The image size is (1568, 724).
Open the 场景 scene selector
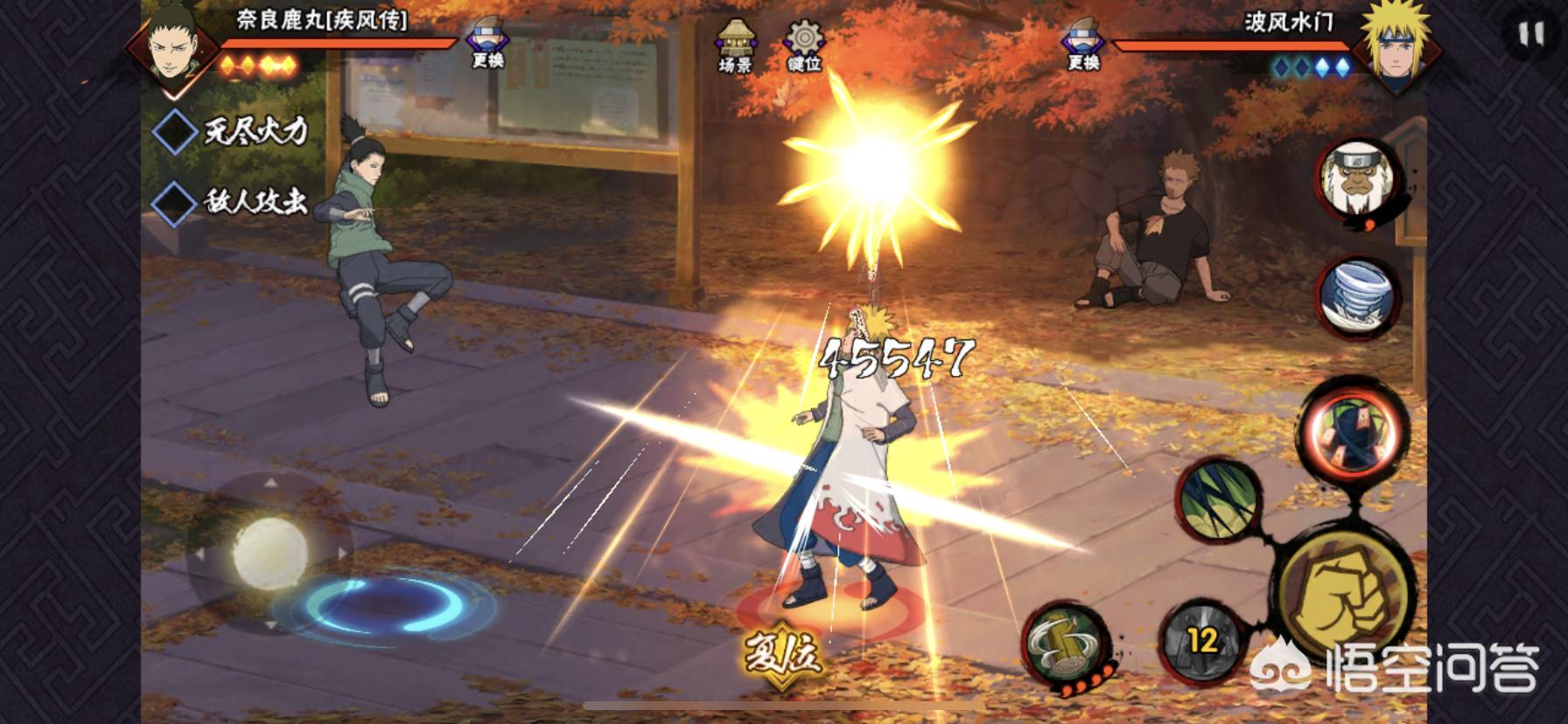pos(735,45)
